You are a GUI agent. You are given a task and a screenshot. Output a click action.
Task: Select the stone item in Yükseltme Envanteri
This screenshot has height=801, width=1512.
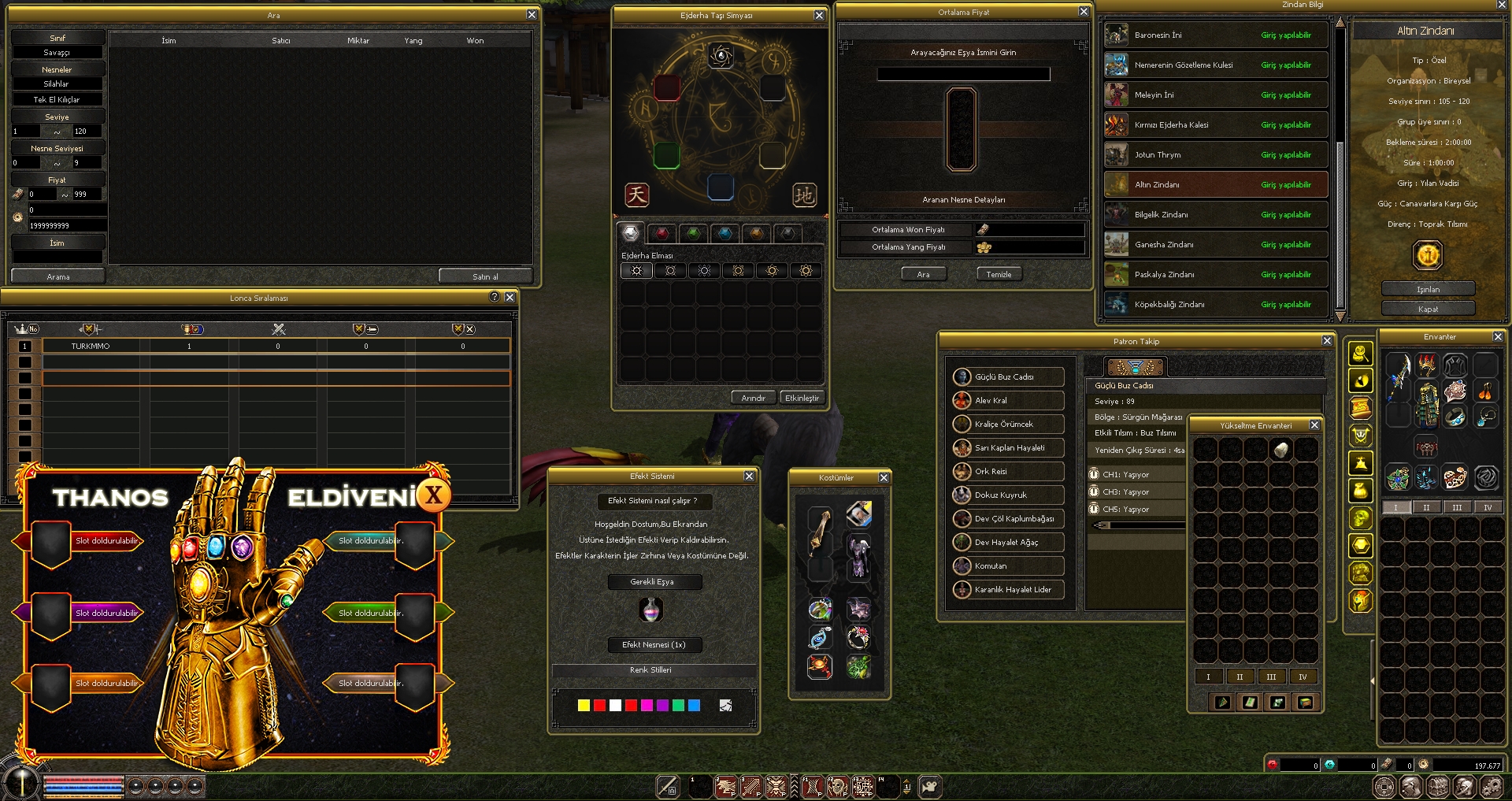pyautogui.click(x=1281, y=450)
